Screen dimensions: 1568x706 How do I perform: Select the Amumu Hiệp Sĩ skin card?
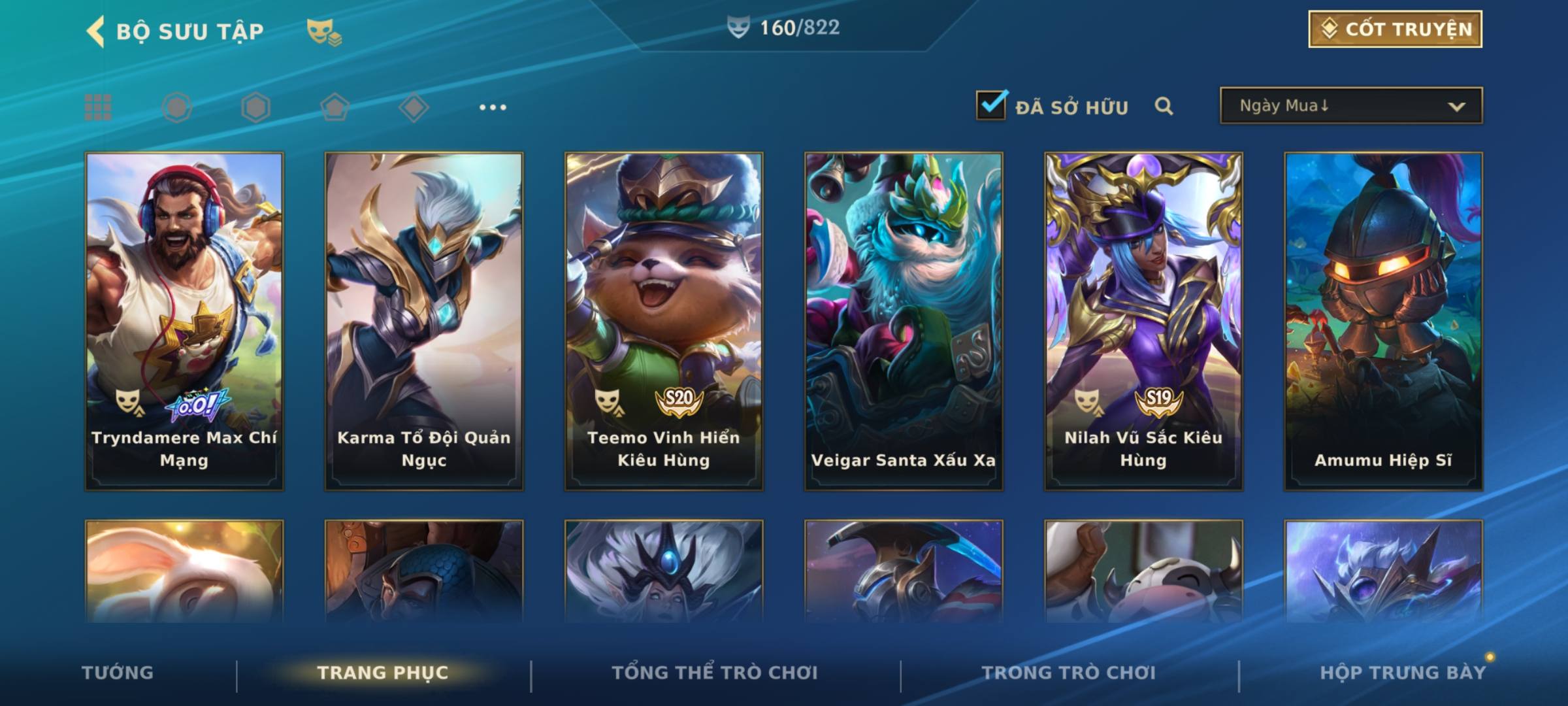click(1383, 321)
